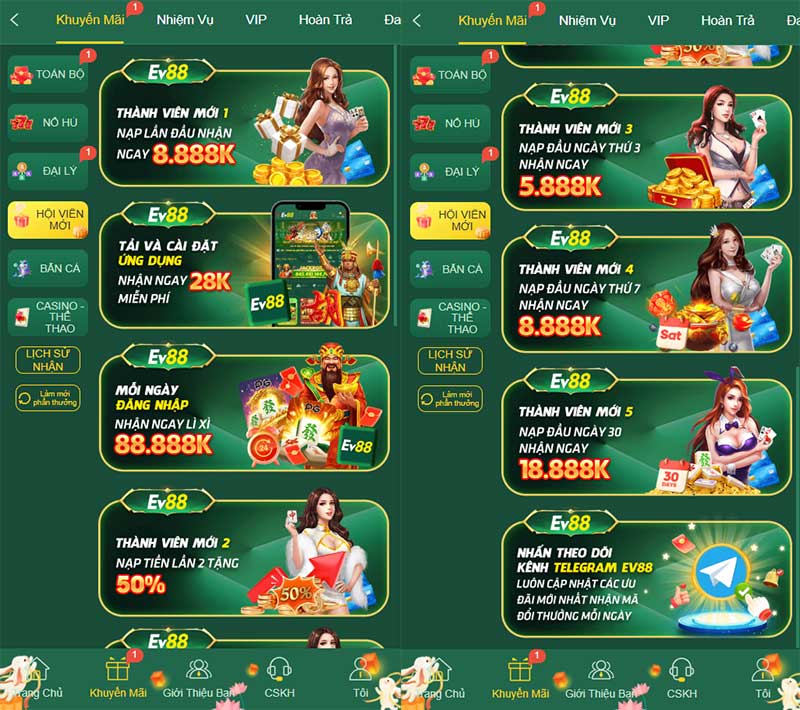Open the Telegram EV88 channel follow banner

pos(645,580)
